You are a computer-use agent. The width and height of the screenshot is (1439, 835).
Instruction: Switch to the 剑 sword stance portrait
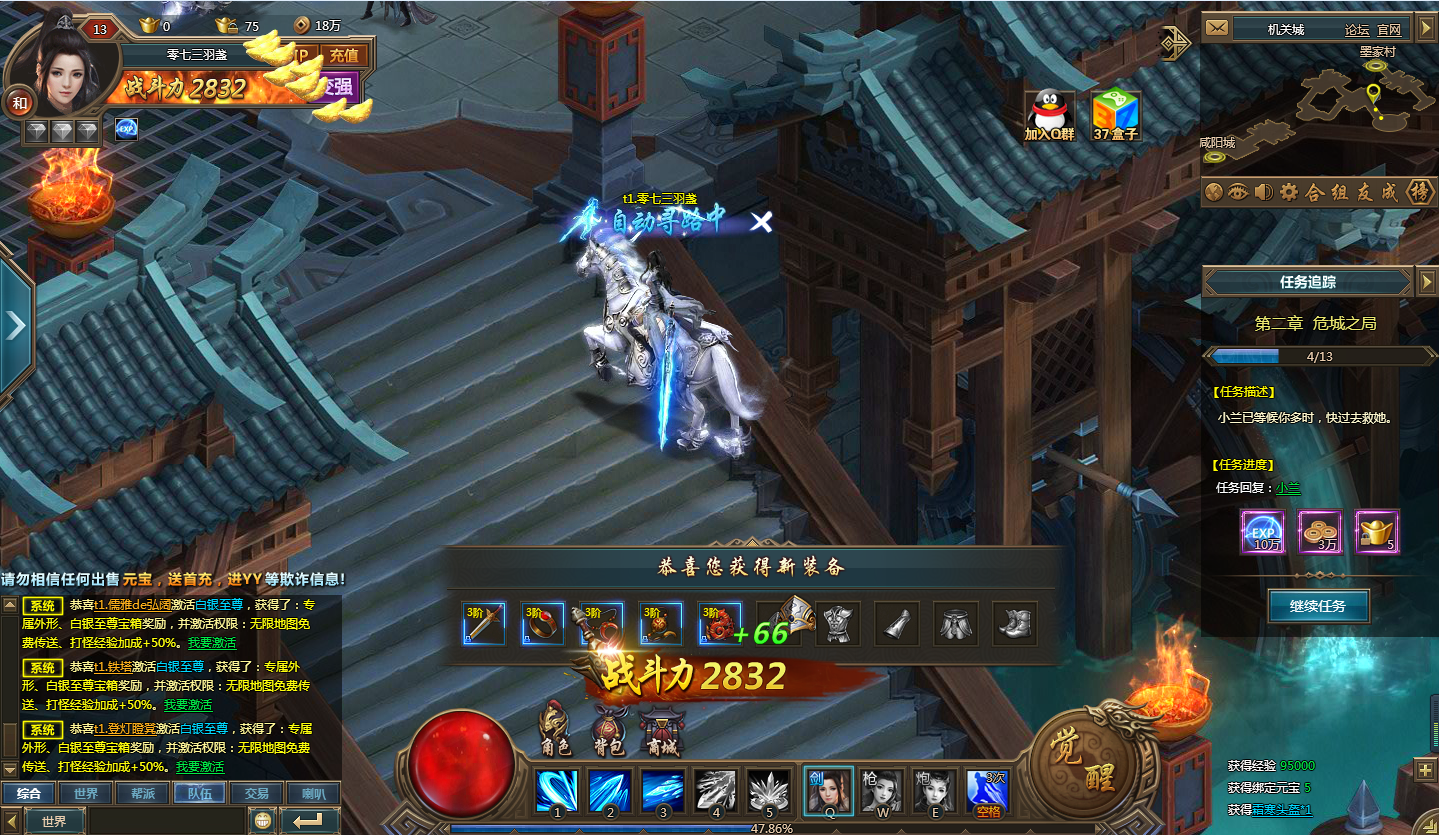[x=828, y=791]
